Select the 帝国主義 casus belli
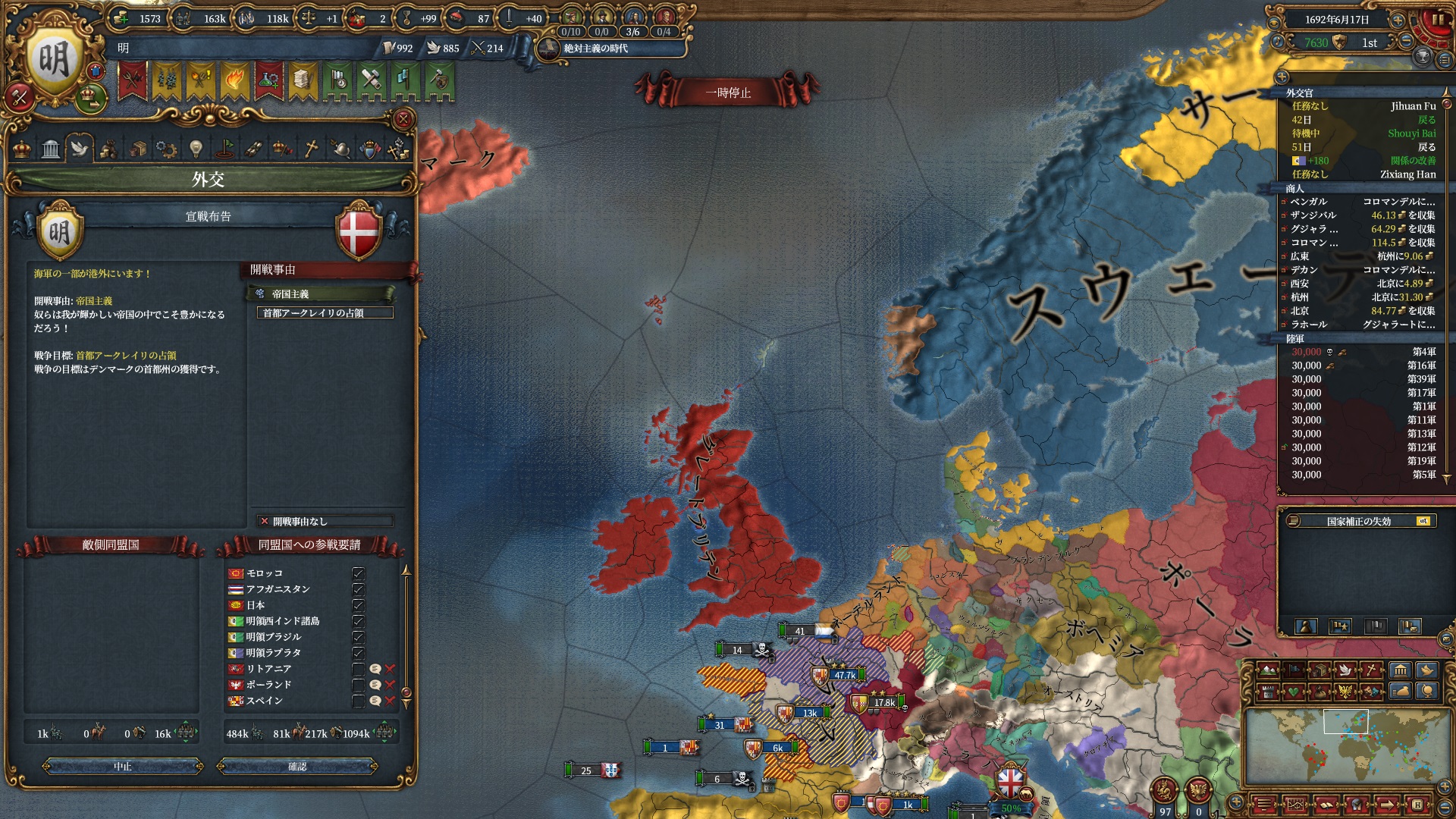Image resolution: width=1456 pixels, height=819 pixels. pos(320,293)
